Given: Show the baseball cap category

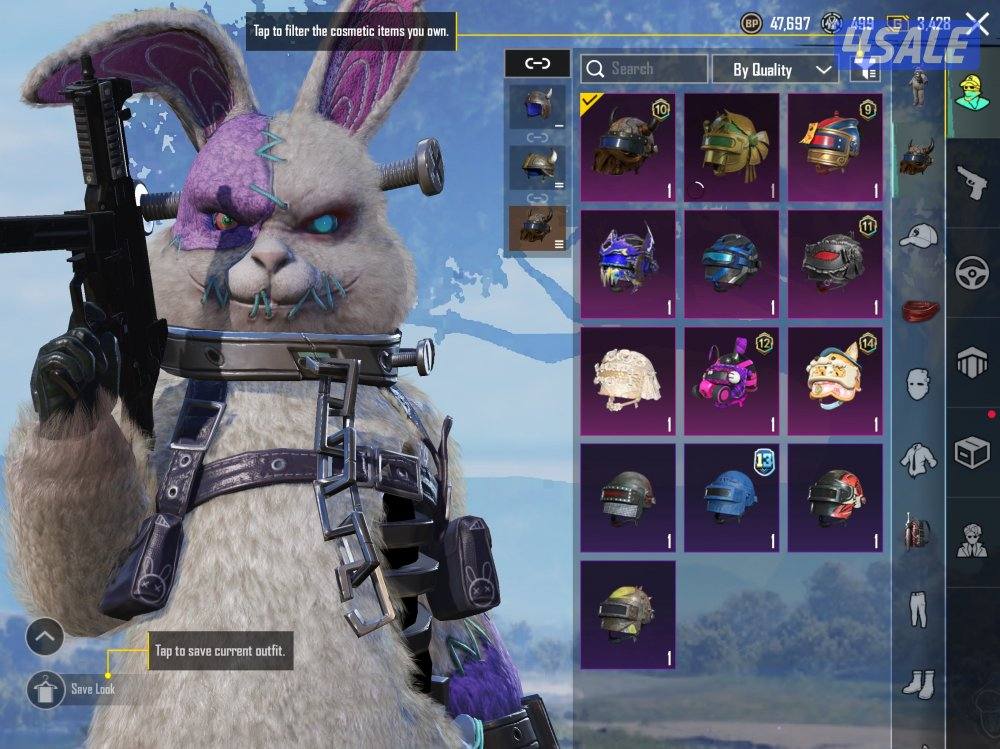Looking at the screenshot, I should [917, 236].
